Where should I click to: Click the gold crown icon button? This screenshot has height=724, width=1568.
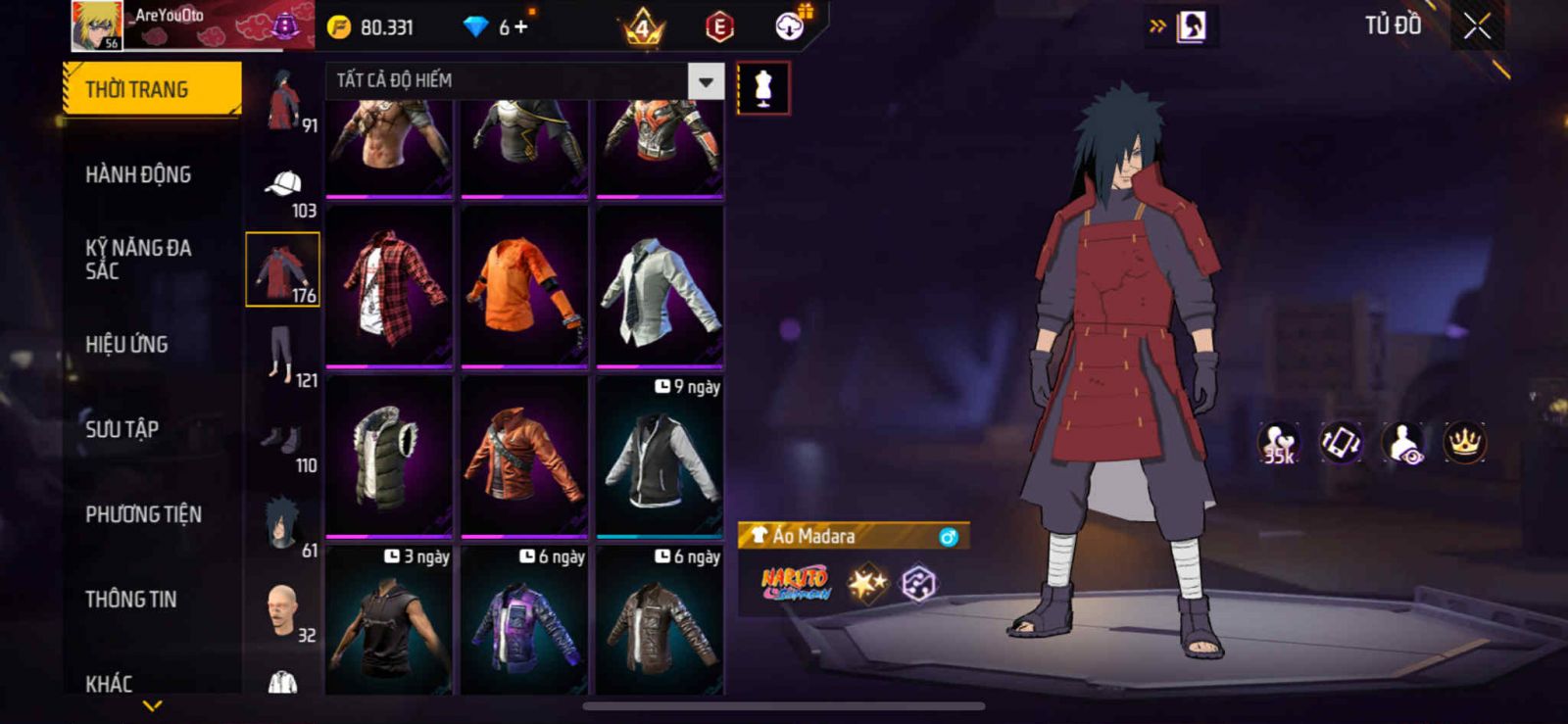(1464, 443)
